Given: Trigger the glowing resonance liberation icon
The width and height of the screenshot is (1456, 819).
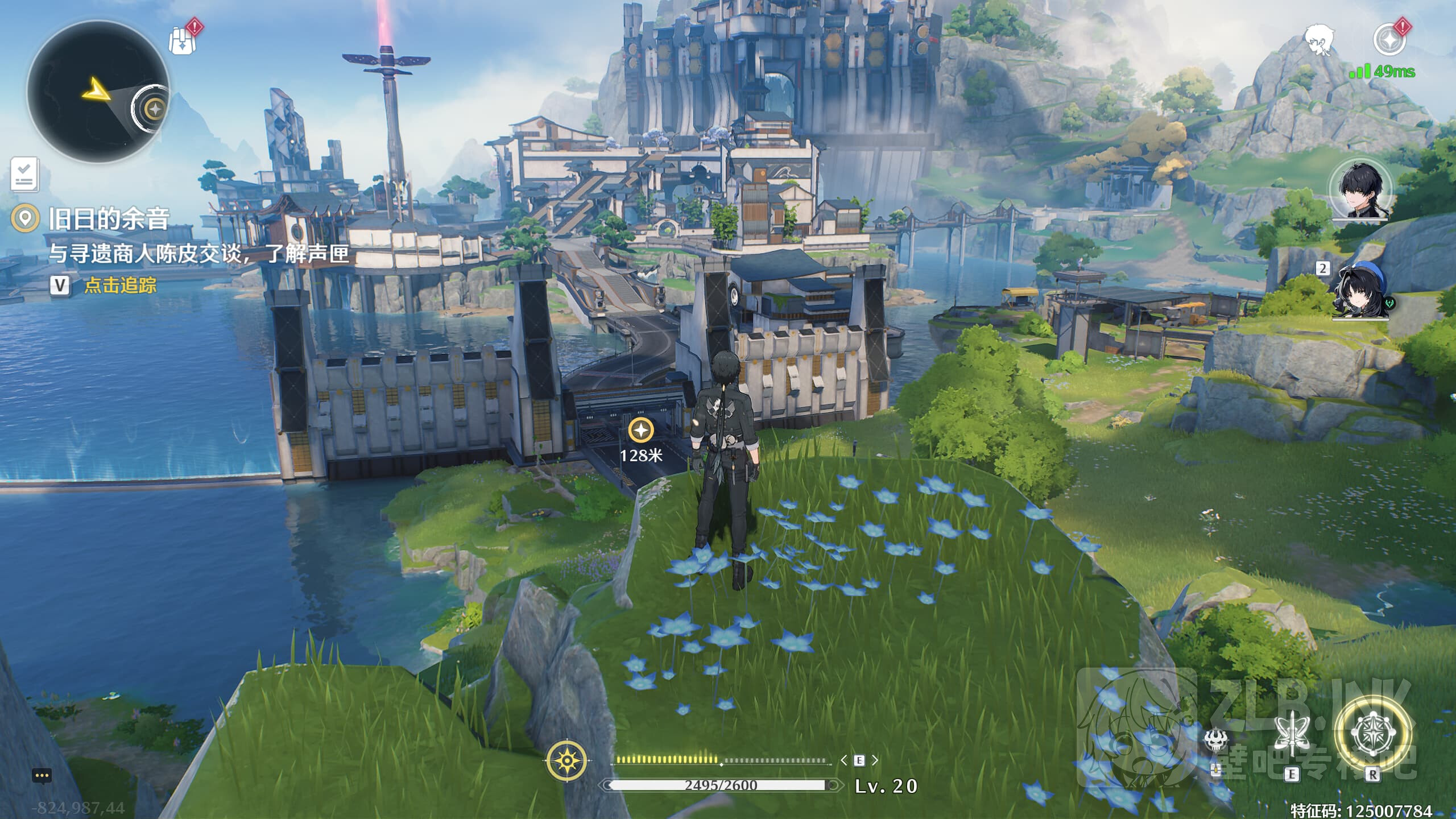Looking at the screenshot, I should (x=1372, y=734).
